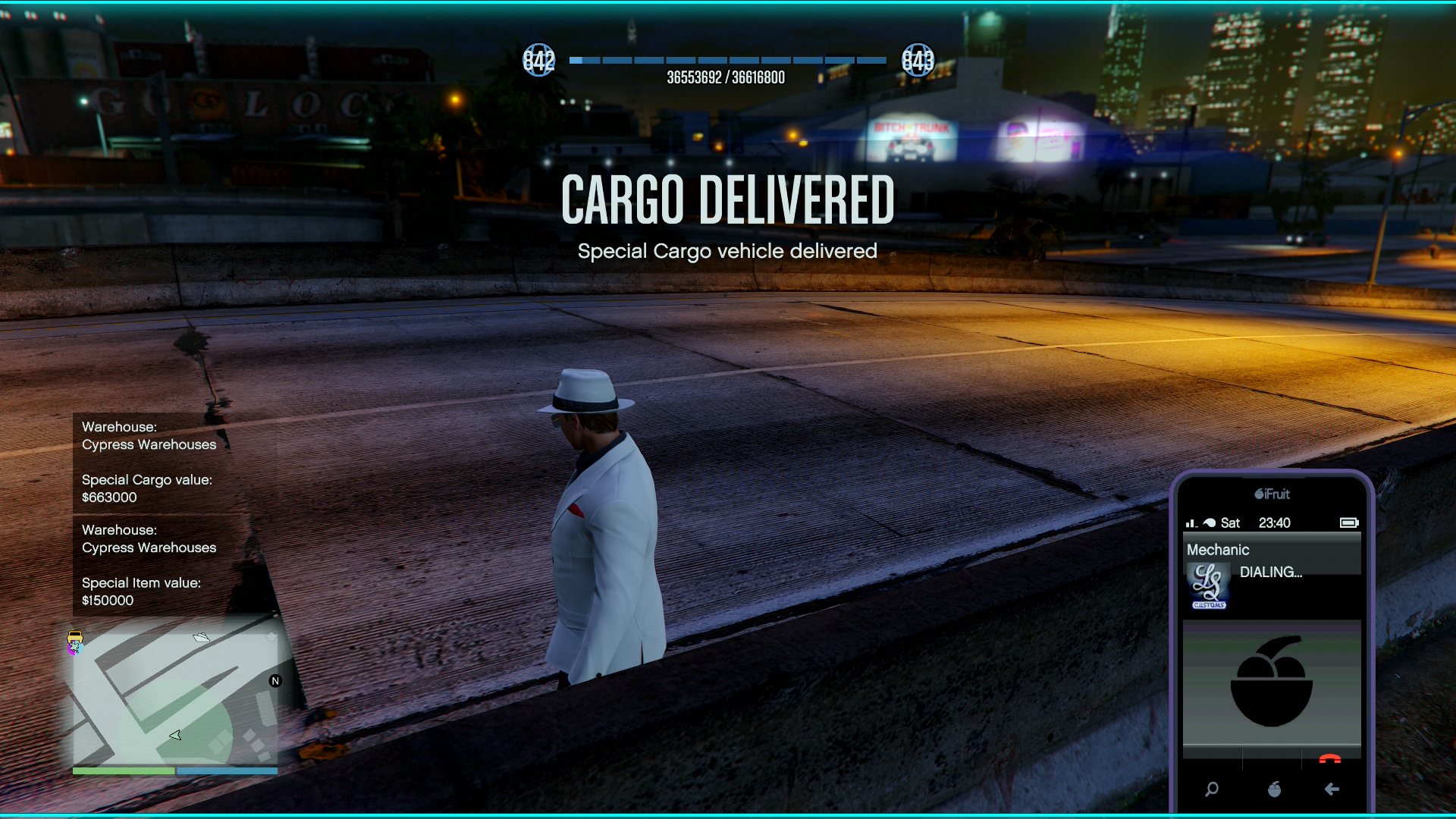Viewport: 1456px width, 819px height.
Task: Select the Mechanic LS Customs contact picture
Action: pos(1209,586)
